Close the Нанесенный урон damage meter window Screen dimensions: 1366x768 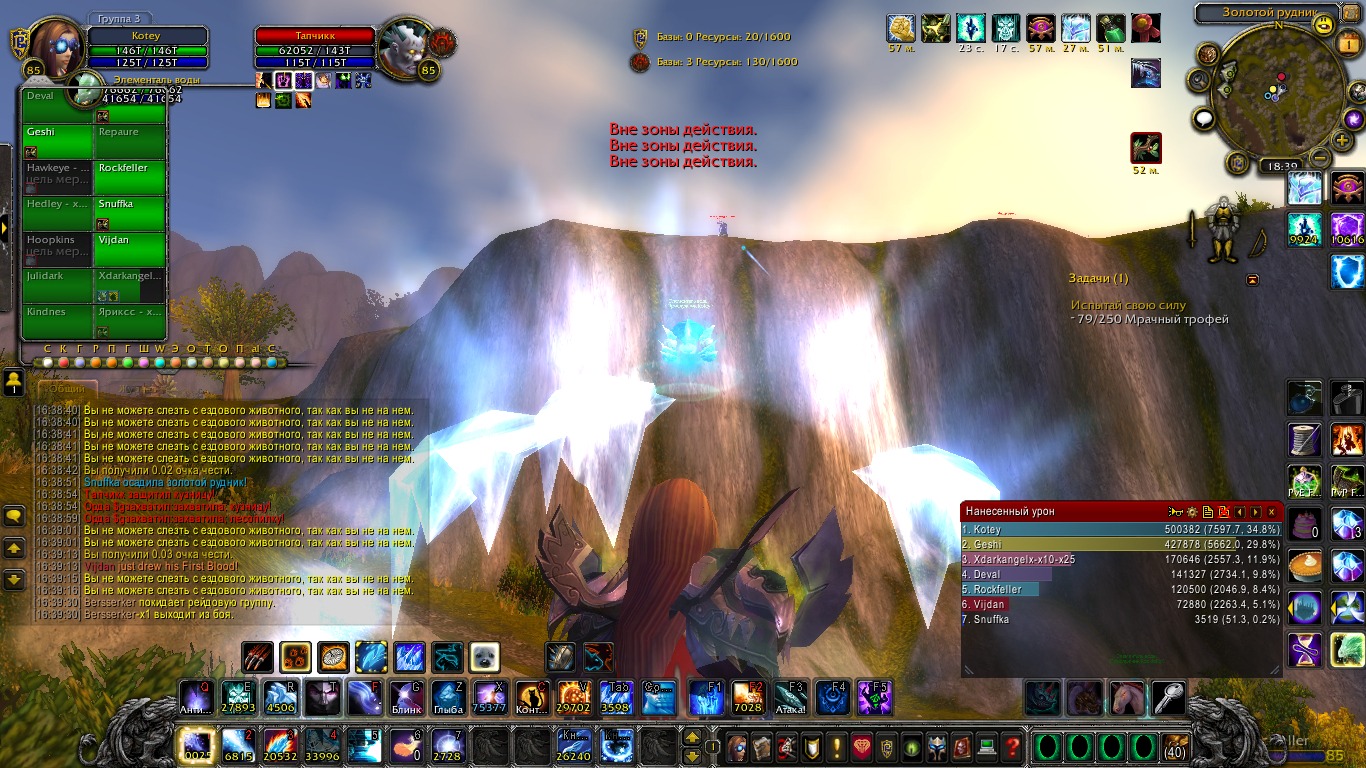[1272, 512]
